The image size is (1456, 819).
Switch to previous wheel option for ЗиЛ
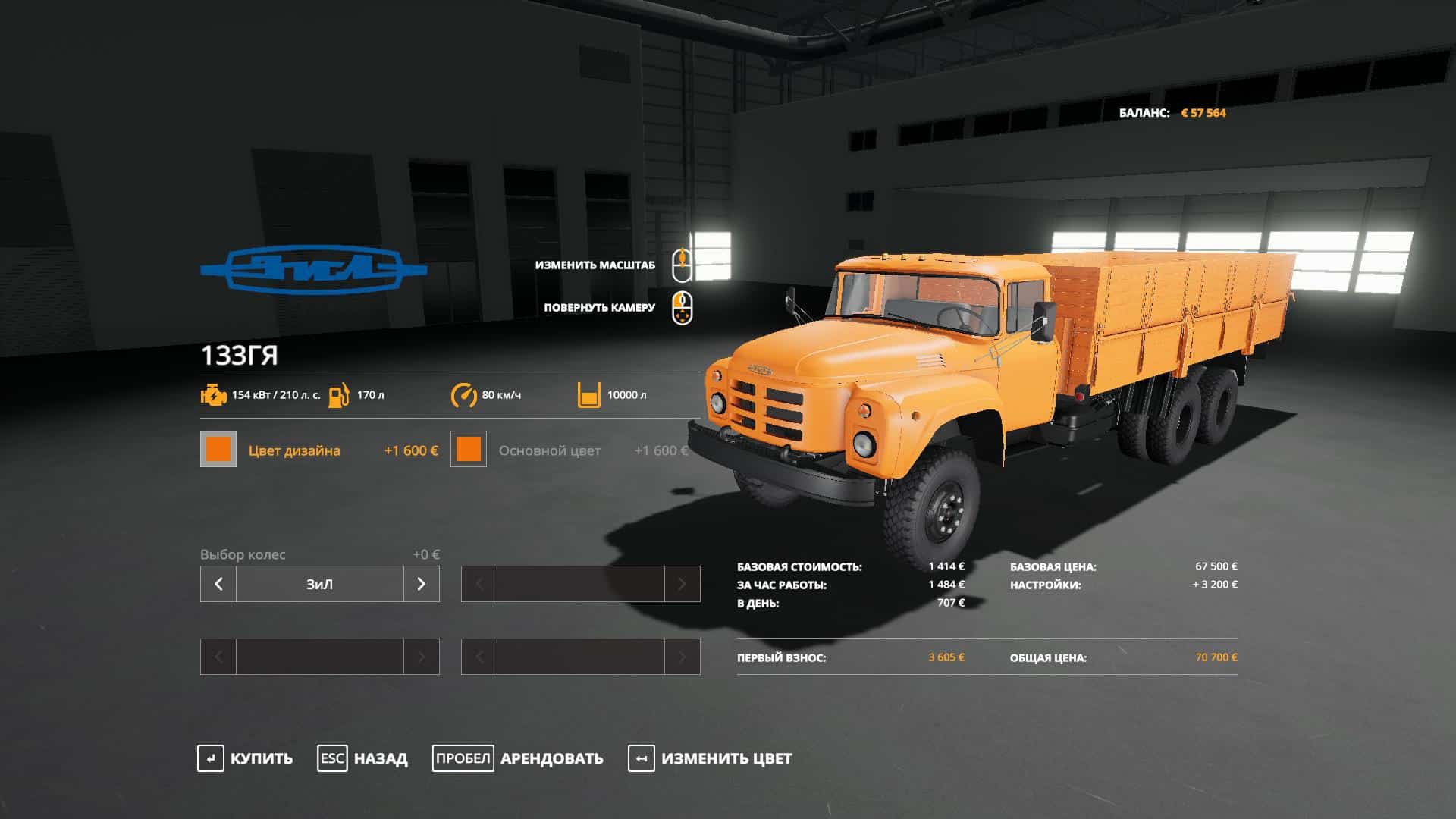(218, 584)
